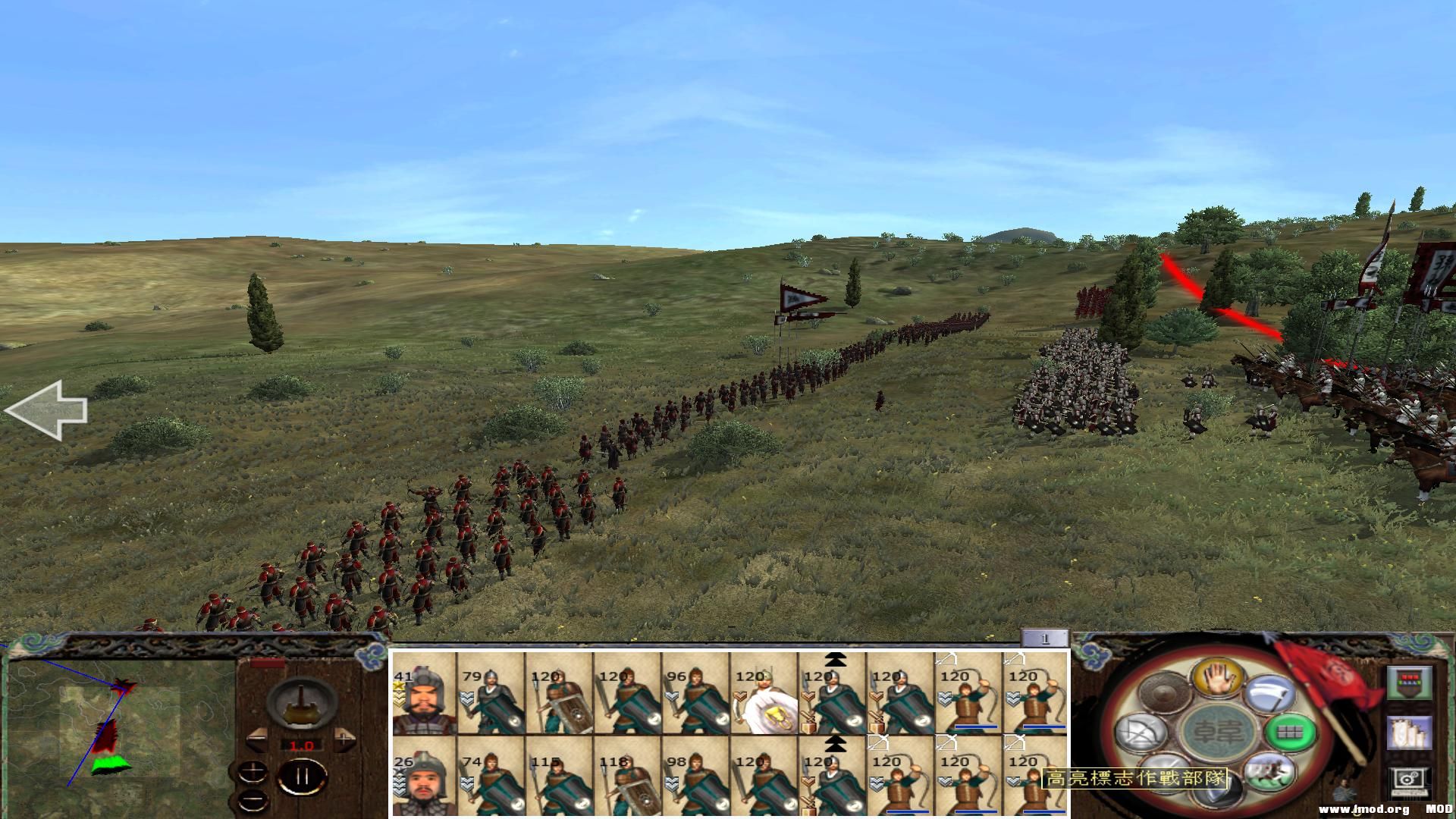Click the minimap zoom in plus button
The width and height of the screenshot is (1456, 819).
(253, 772)
